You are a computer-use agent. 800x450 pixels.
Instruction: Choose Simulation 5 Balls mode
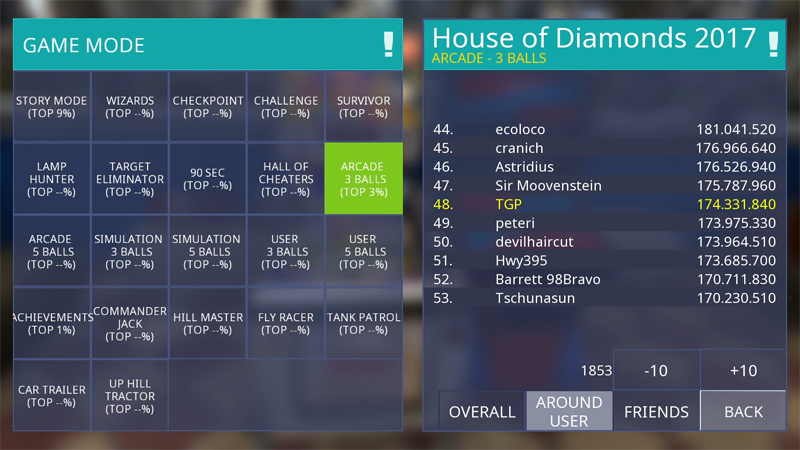click(x=208, y=252)
